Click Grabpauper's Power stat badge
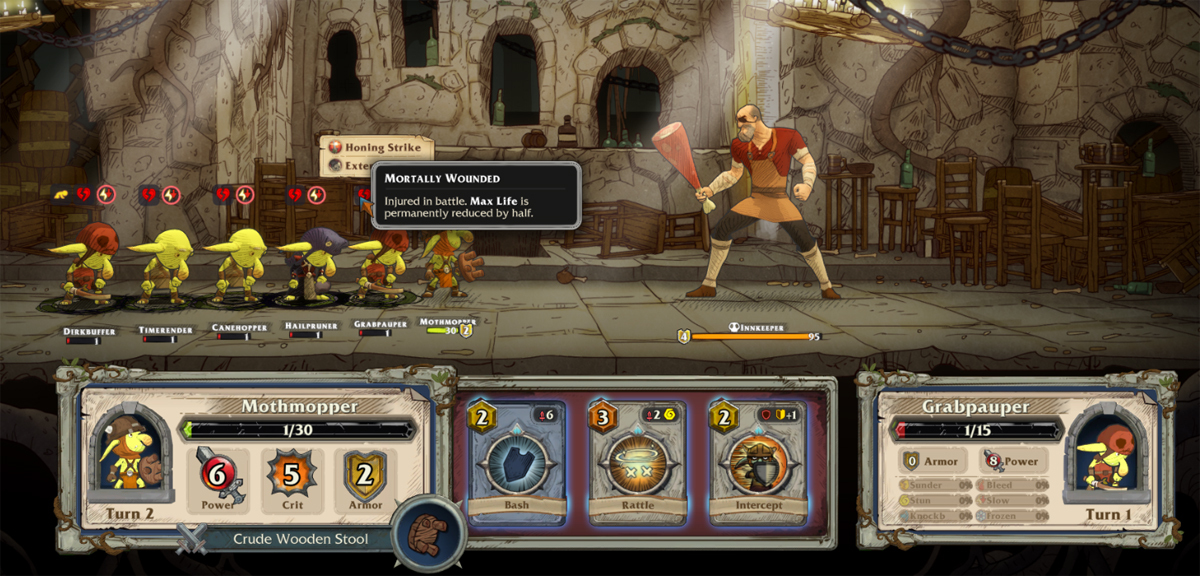1200x576 pixels. (x=1011, y=461)
